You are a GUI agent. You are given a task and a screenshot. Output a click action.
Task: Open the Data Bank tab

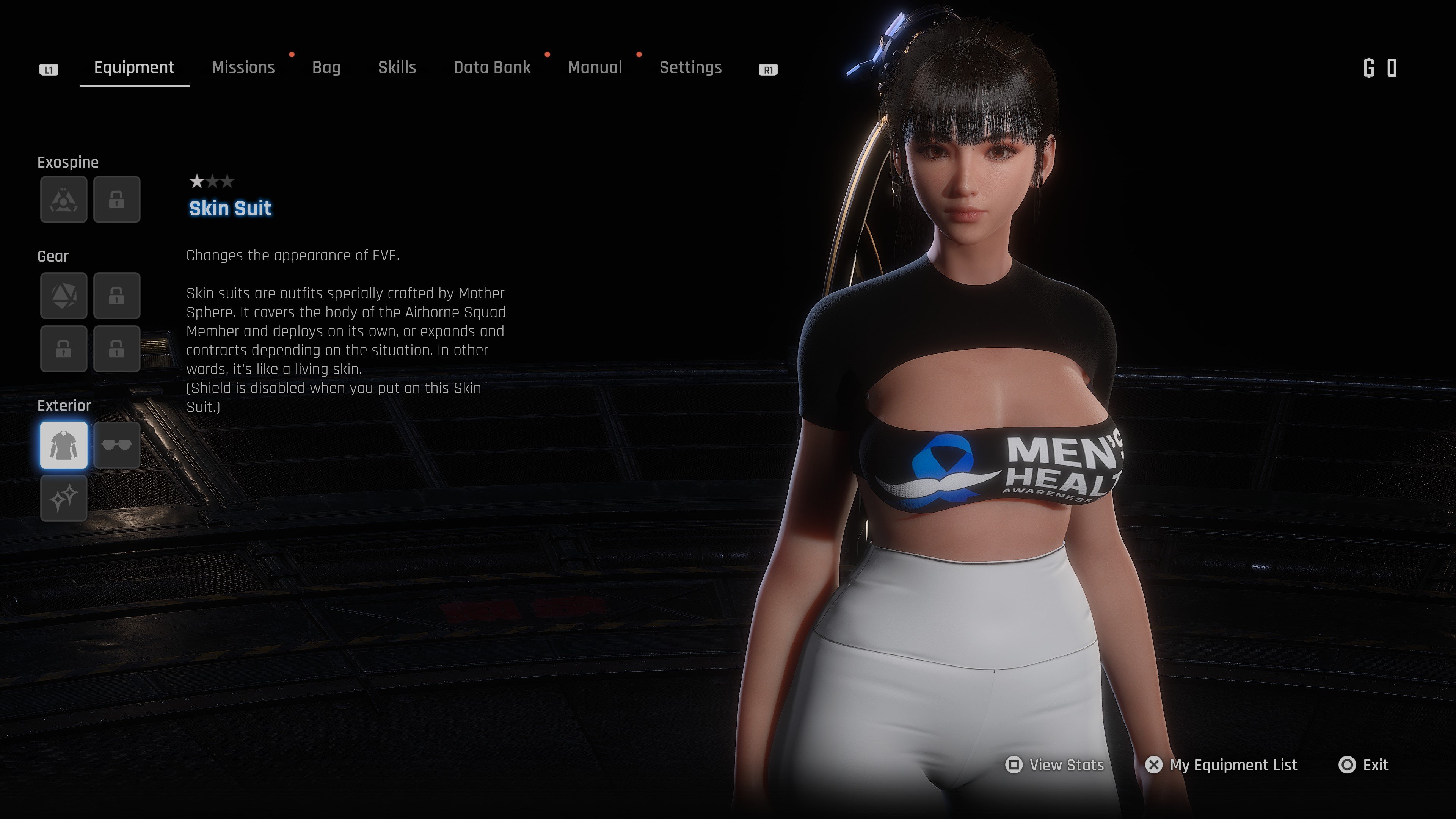492,68
